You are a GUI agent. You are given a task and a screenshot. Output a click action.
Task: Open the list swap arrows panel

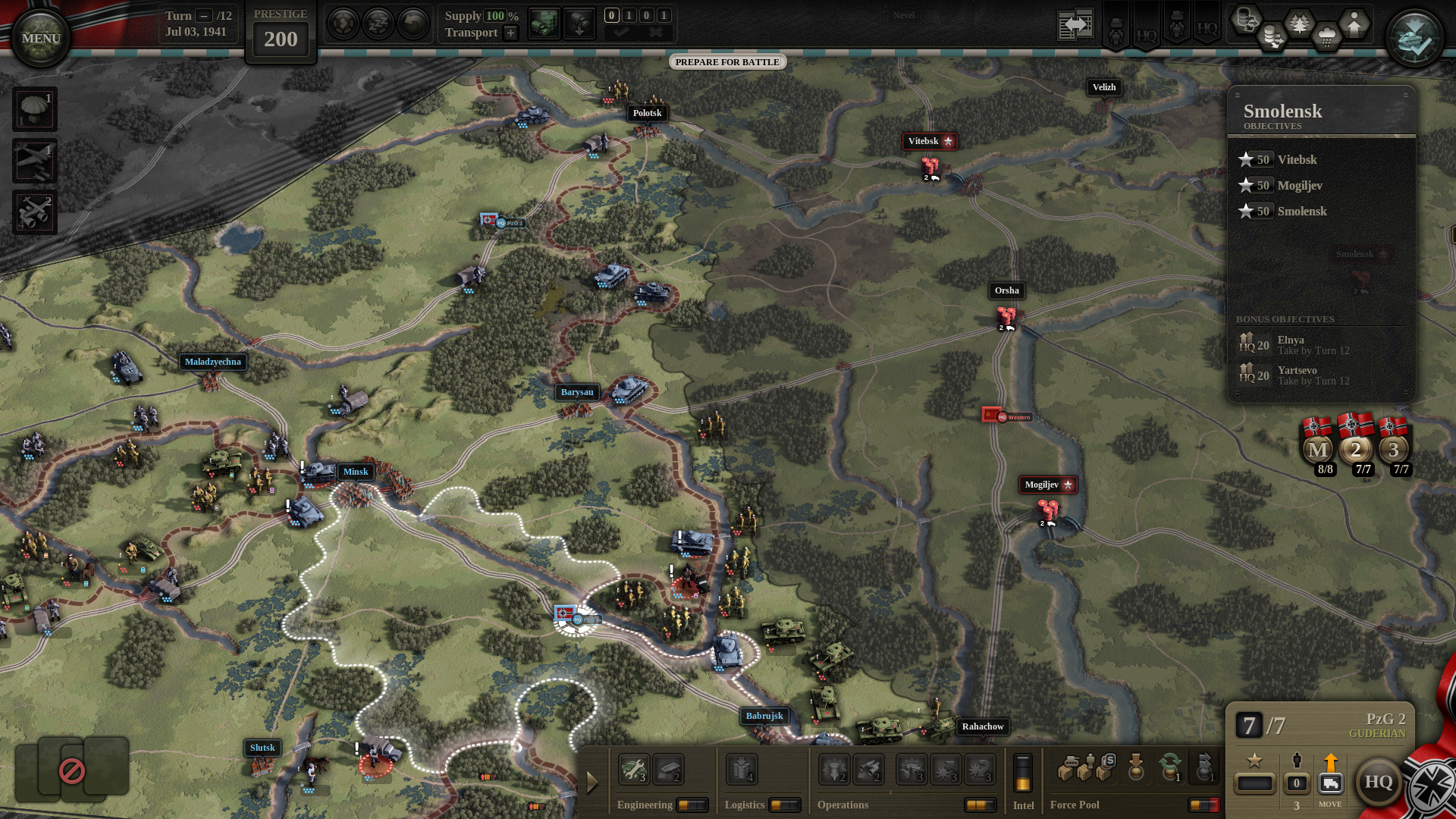(1075, 25)
